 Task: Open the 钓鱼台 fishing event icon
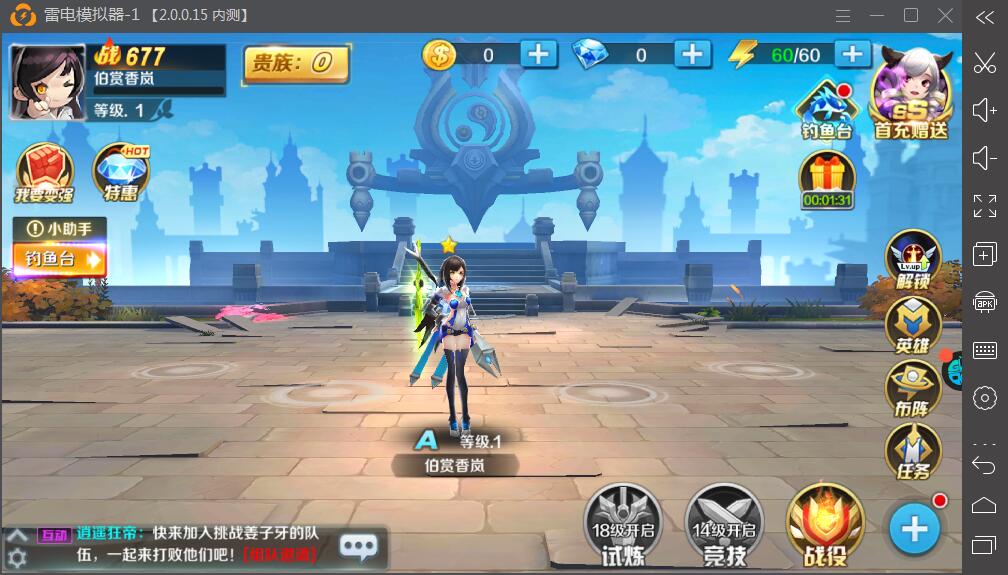826,110
